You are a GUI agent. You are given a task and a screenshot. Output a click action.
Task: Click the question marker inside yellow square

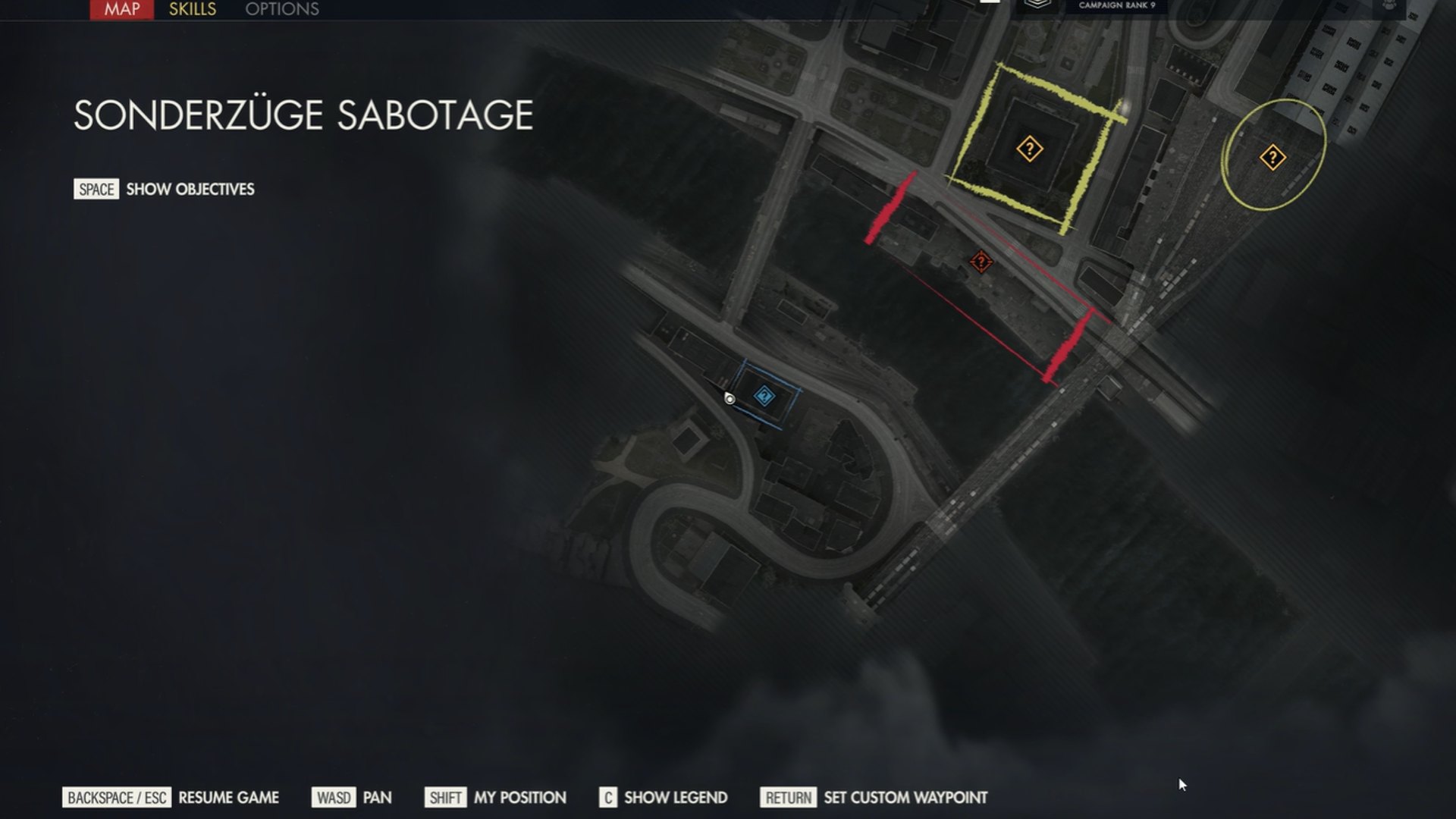(x=1029, y=149)
